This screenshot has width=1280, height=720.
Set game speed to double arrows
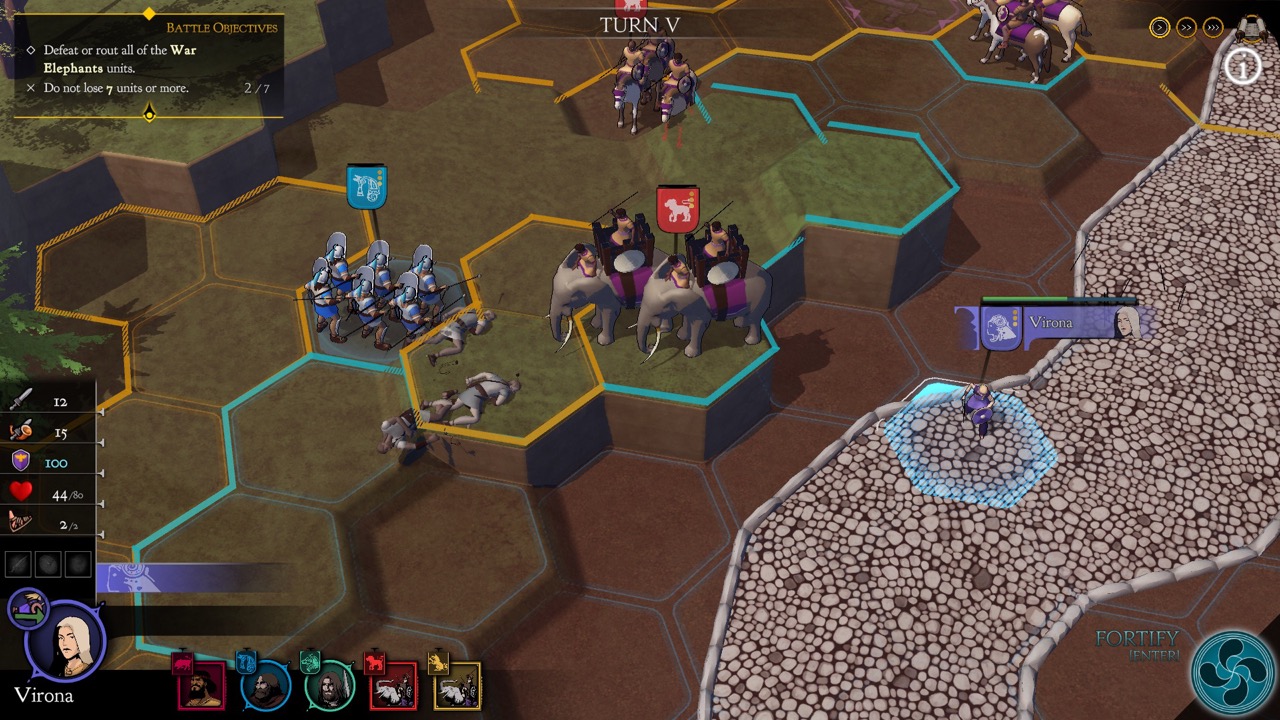click(1186, 27)
